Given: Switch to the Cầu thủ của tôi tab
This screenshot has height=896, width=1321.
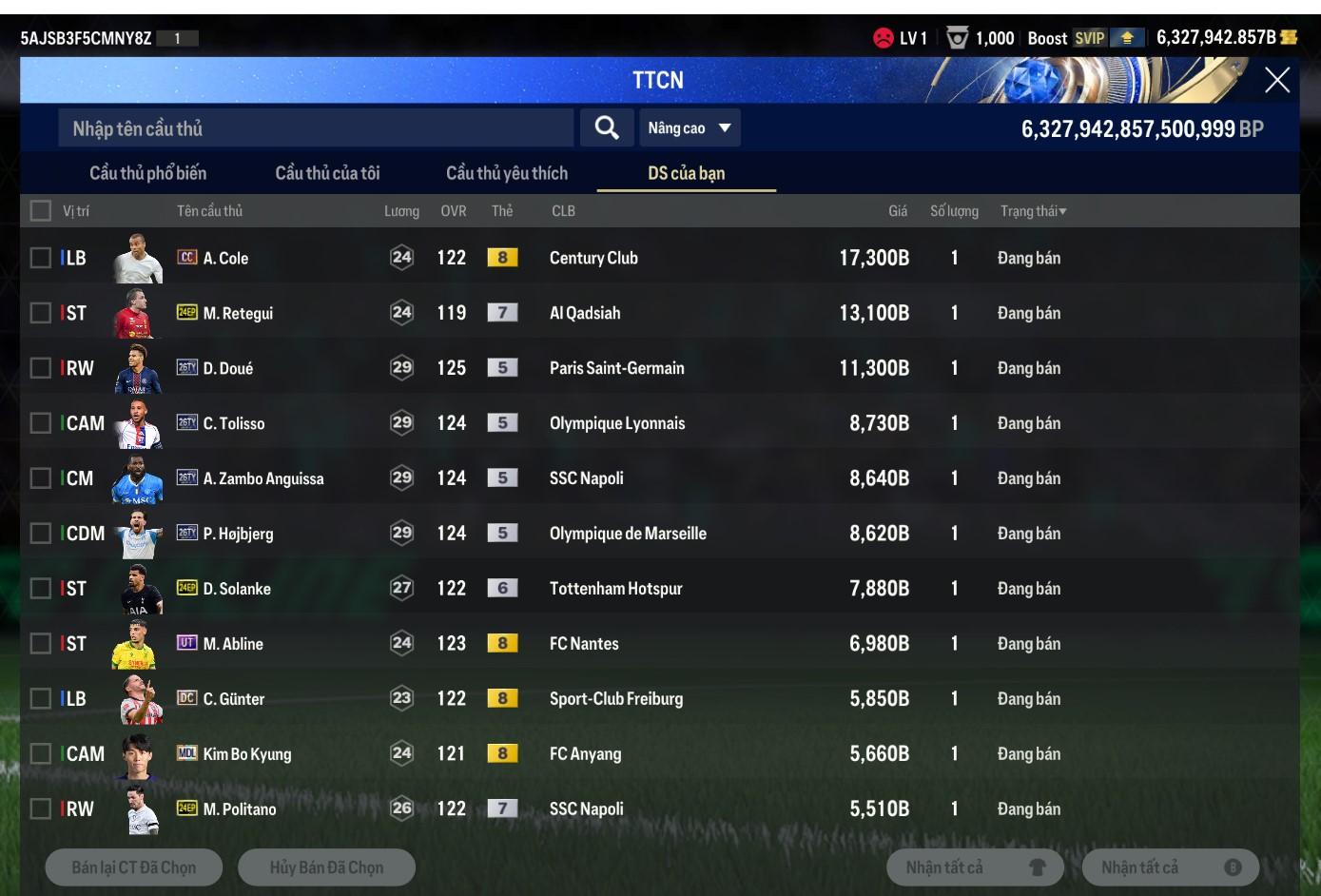Looking at the screenshot, I should click(327, 173).
